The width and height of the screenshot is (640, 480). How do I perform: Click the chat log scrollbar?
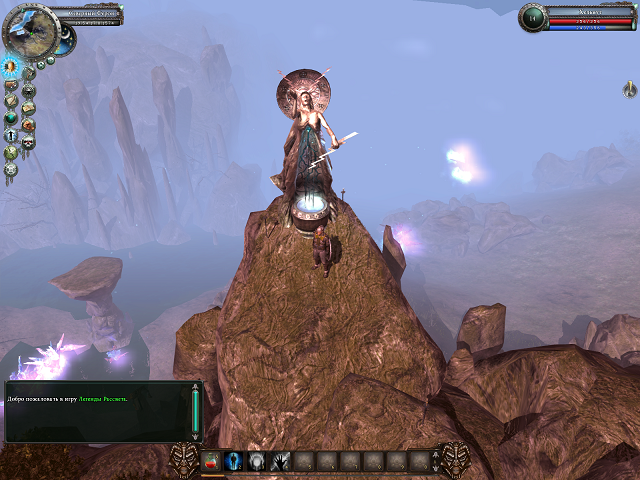click(195, 411)
